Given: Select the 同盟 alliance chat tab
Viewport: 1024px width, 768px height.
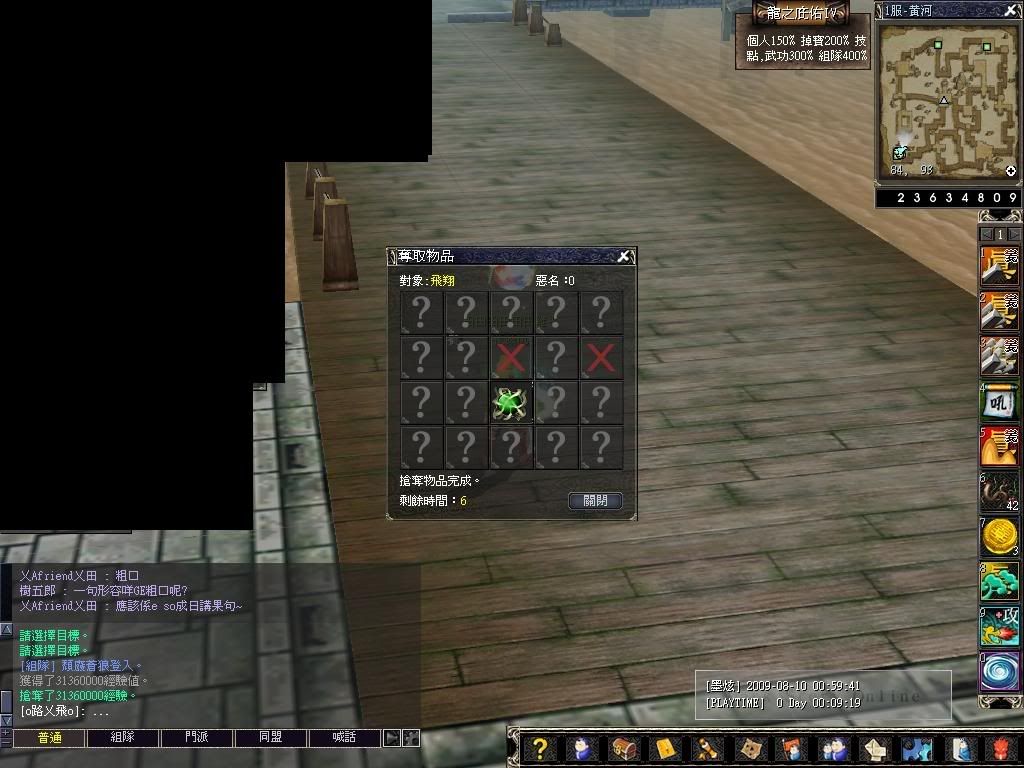Looking at the screenshot, I should click(x=271, y=738).
